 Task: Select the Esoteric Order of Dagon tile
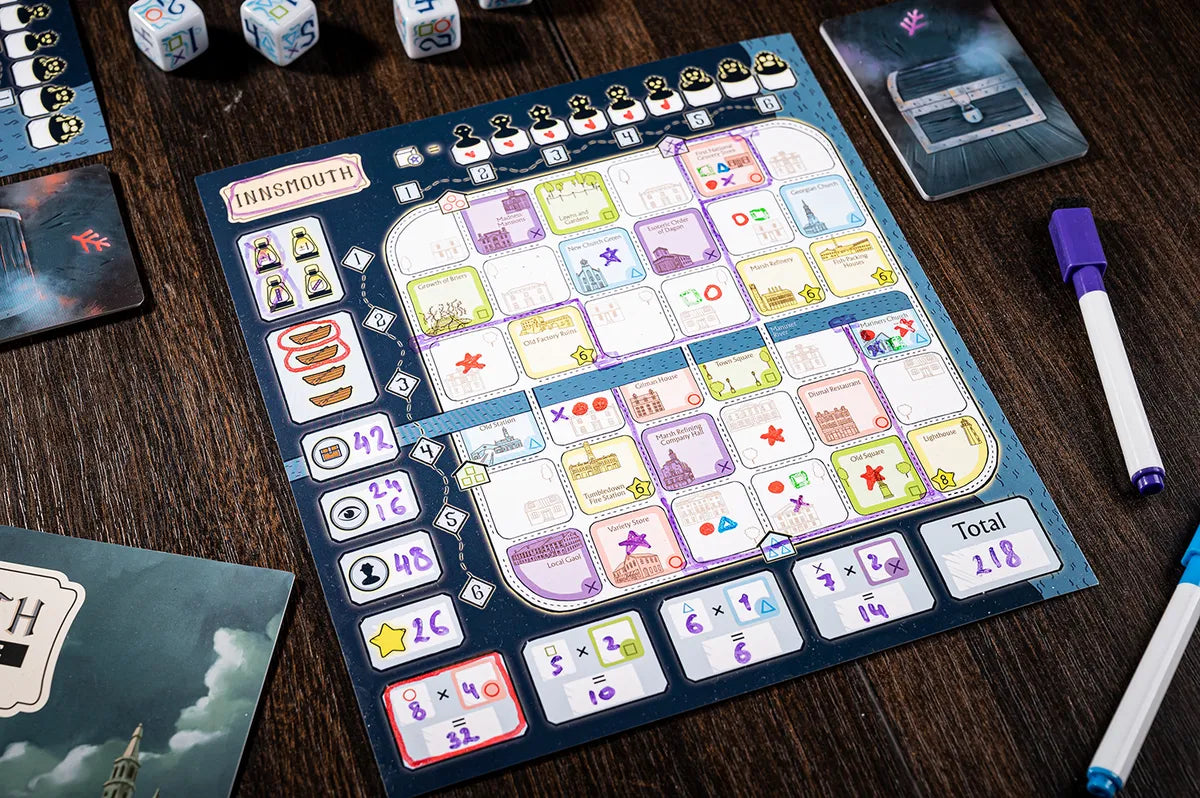point(677,243)
